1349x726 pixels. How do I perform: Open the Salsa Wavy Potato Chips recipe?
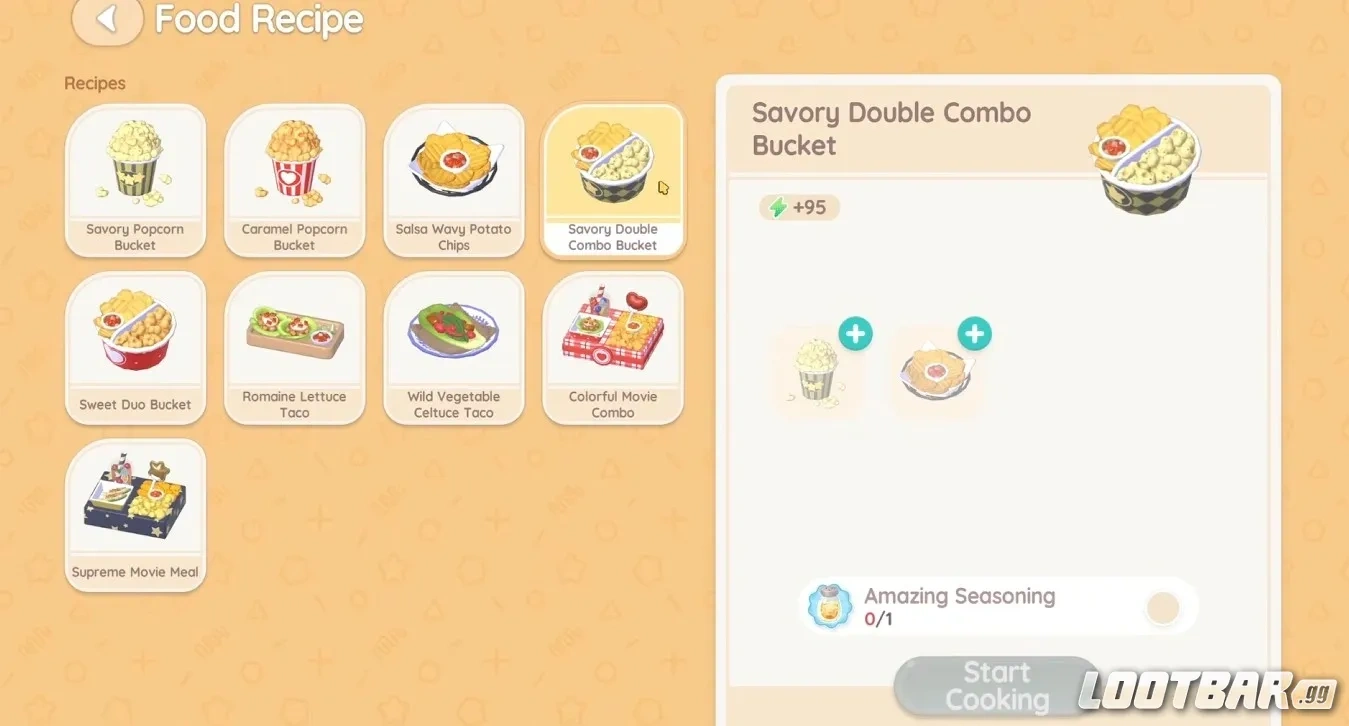454,180
